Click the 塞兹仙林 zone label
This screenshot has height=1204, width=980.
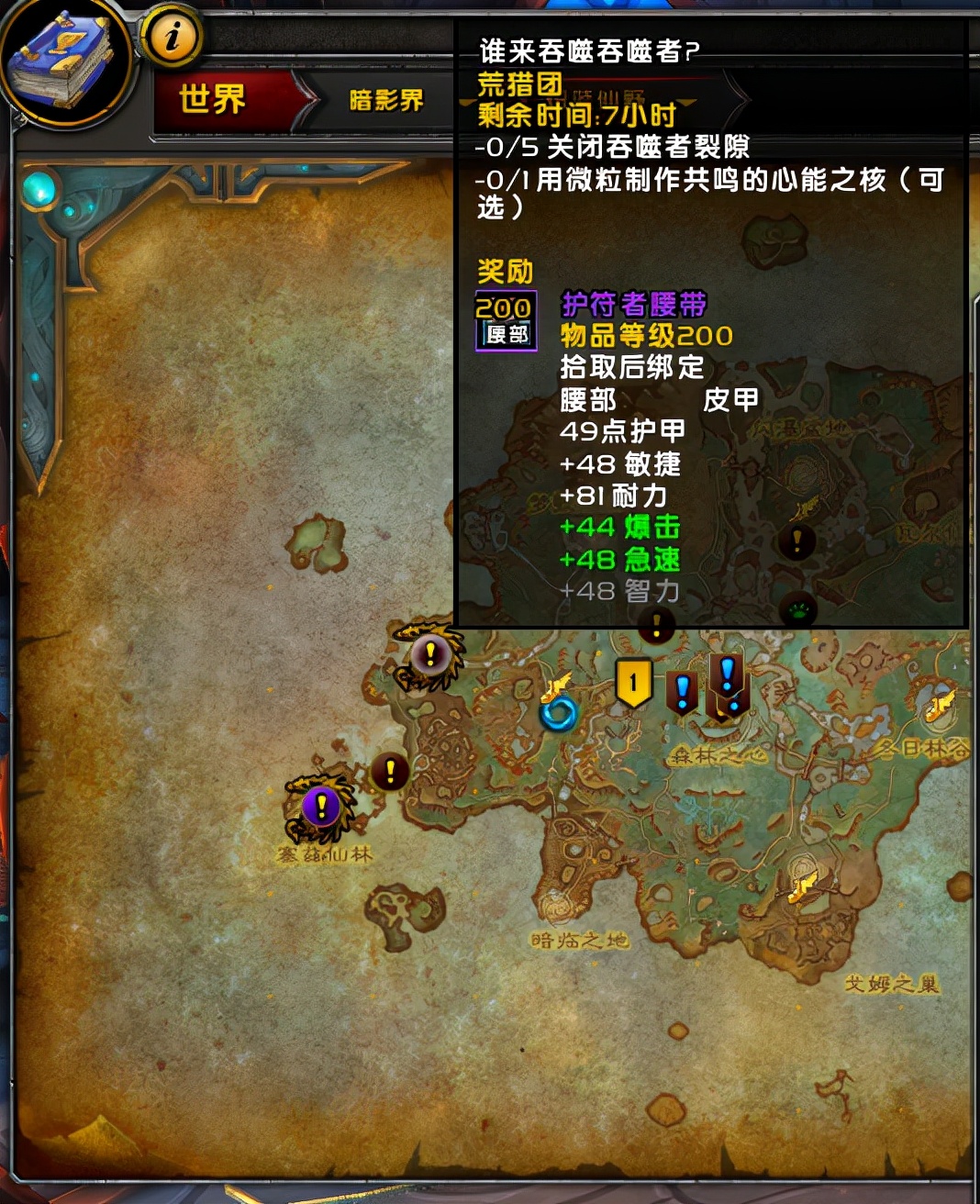(x=324, y=855)
